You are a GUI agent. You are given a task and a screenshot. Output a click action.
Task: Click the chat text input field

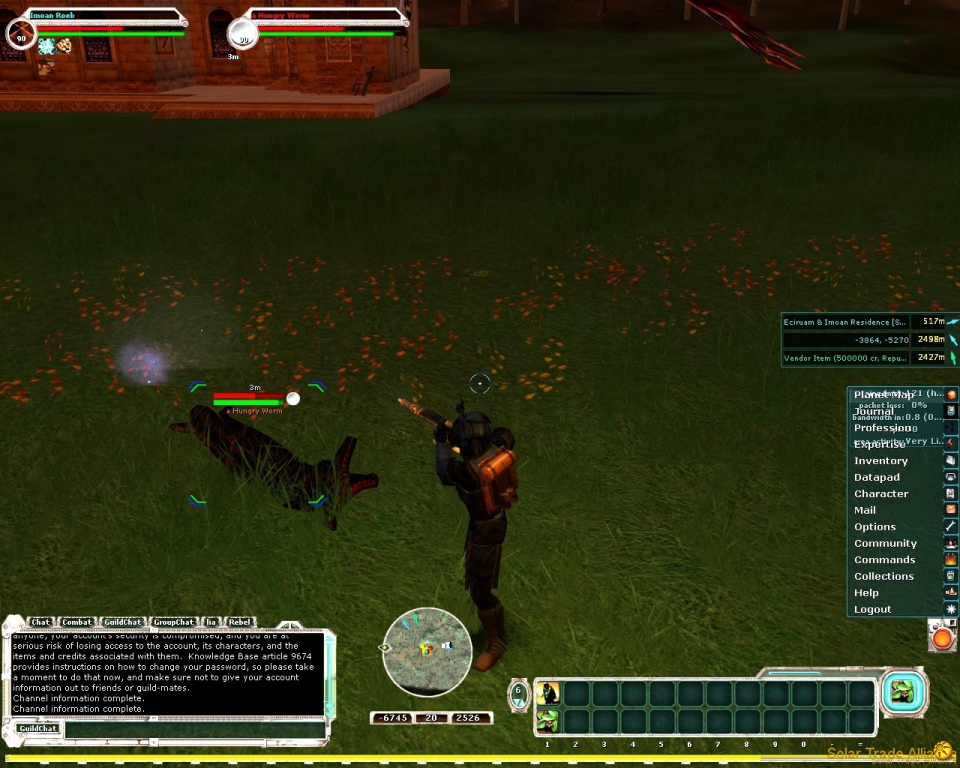pos(195,729)
